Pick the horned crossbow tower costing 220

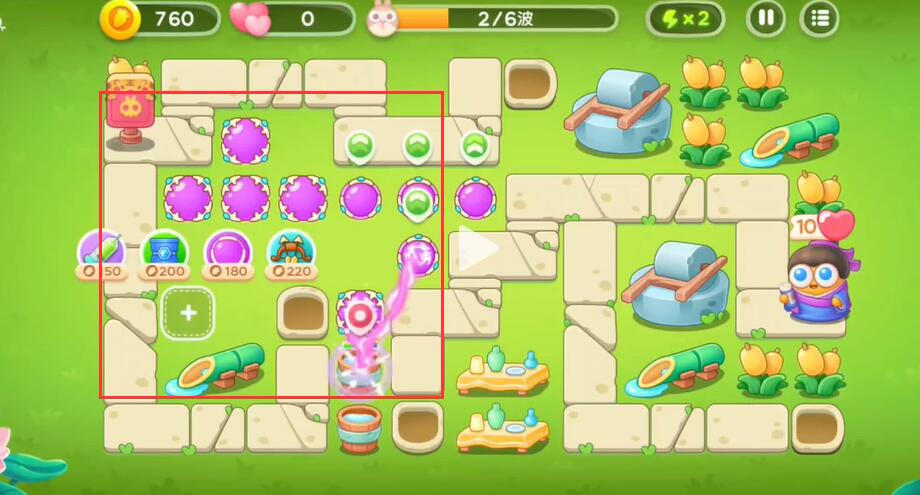289,252
